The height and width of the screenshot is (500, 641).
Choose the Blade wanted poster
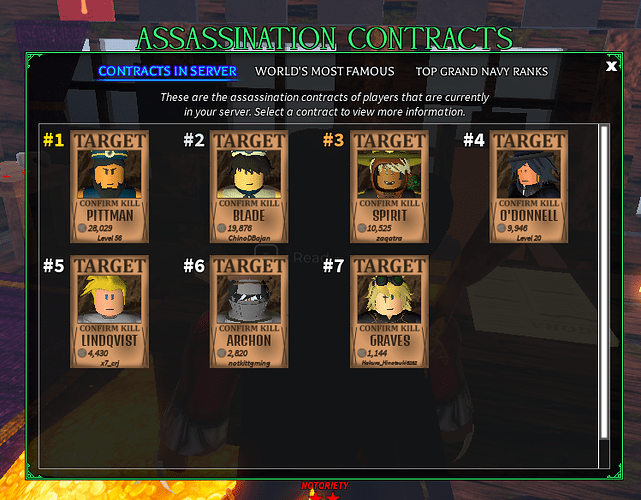click(250, 186)
